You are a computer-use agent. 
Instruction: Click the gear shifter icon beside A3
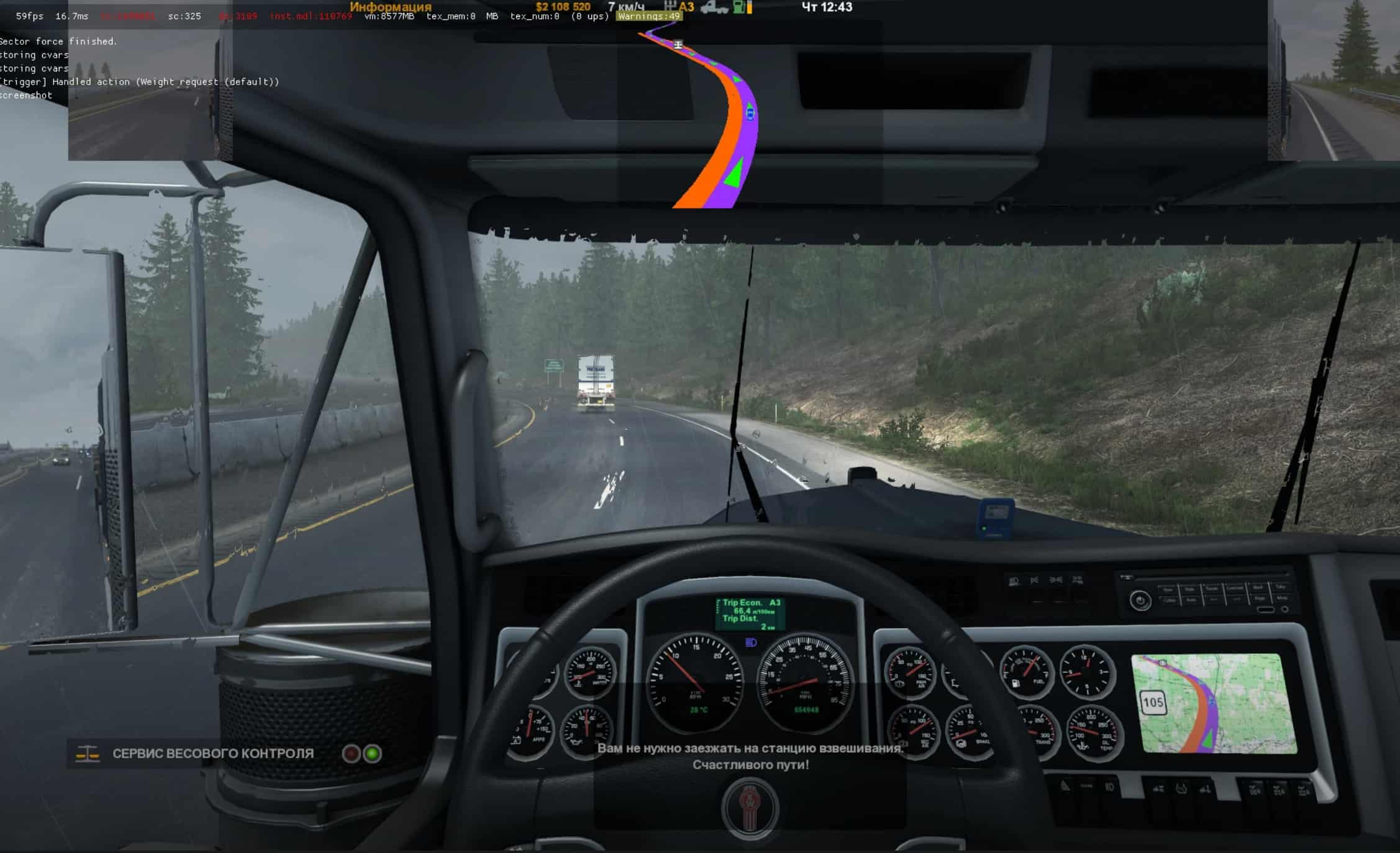click(670, 7)
